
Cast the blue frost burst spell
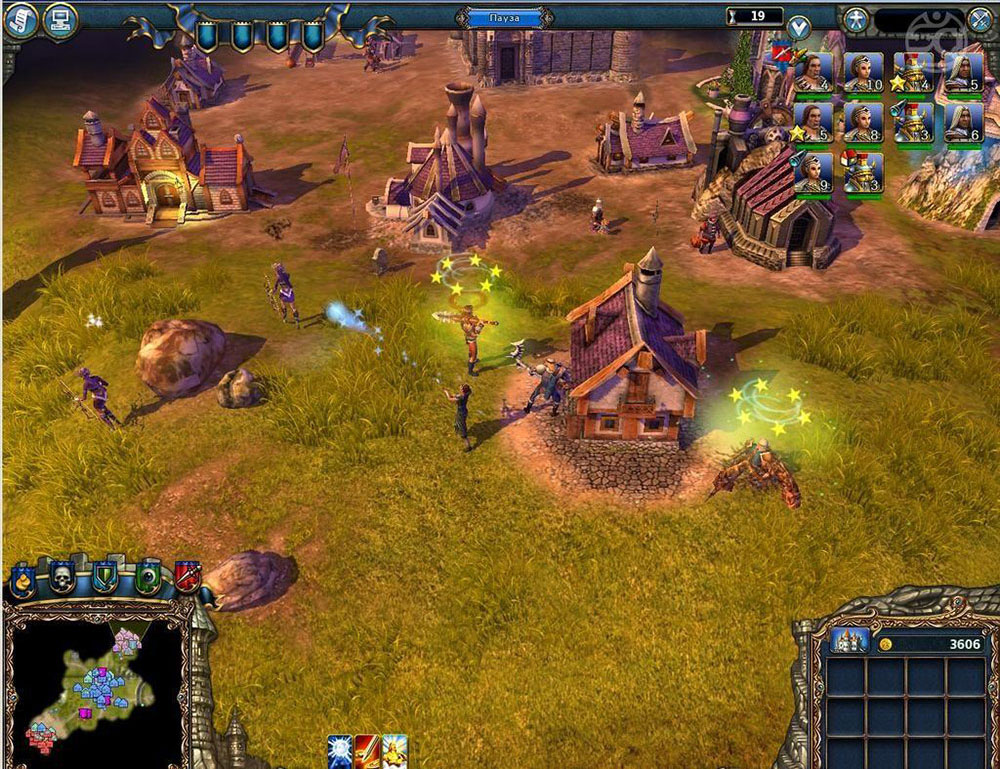(x=340, y=751)
